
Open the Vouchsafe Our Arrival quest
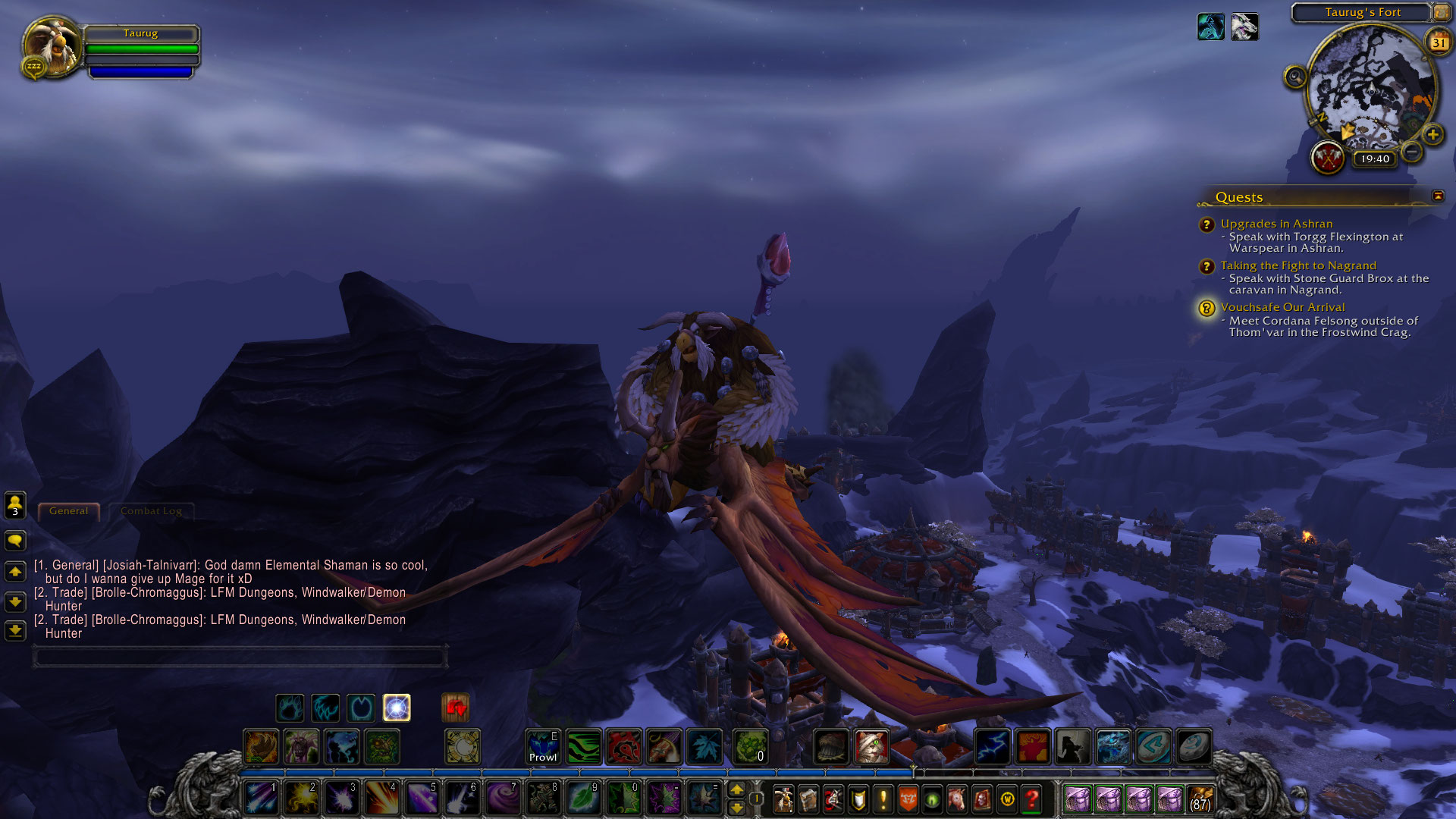[x=1282, y=307]
